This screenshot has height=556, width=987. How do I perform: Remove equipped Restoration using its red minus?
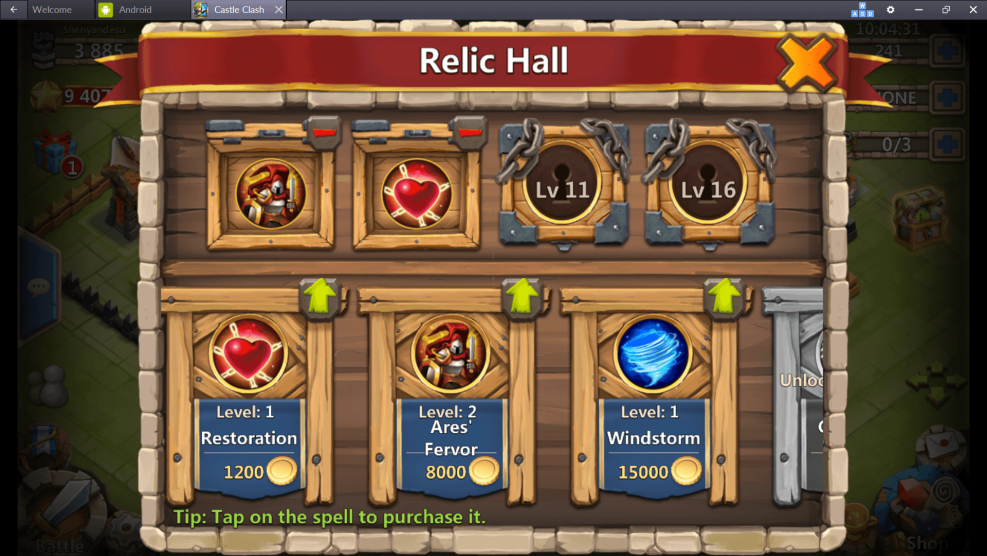pos(467,131)
